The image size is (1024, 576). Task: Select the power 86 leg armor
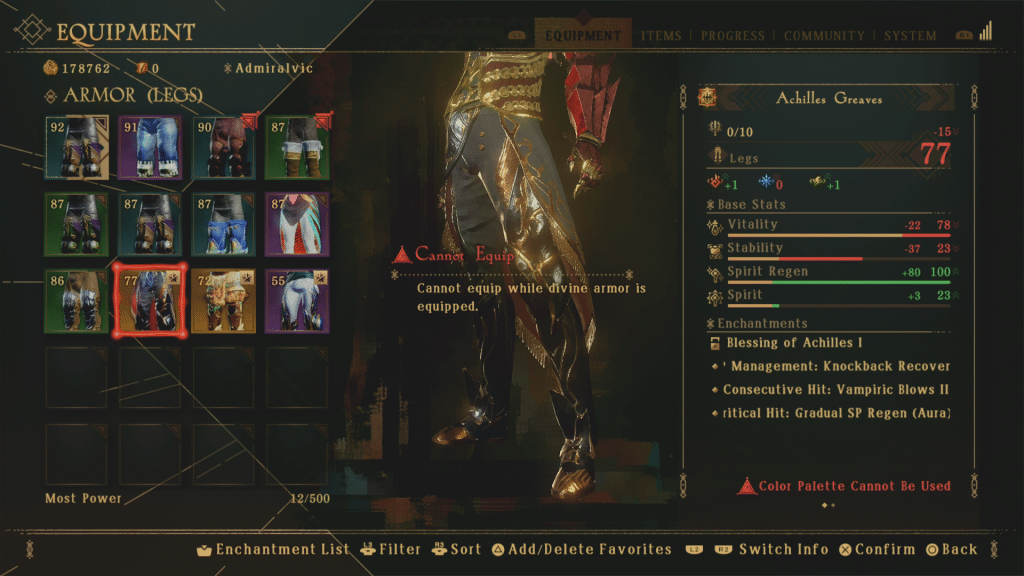[x=77, y=300]
